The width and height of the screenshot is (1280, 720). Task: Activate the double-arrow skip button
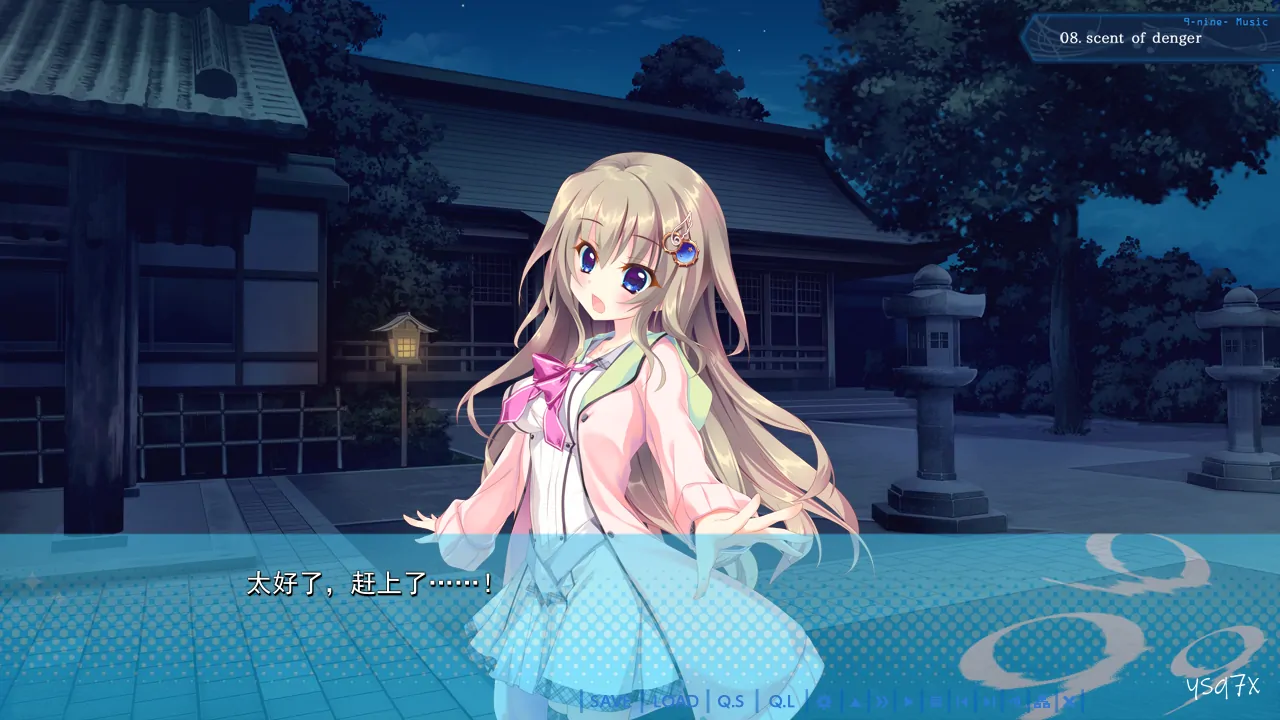(x=882, y=701)
